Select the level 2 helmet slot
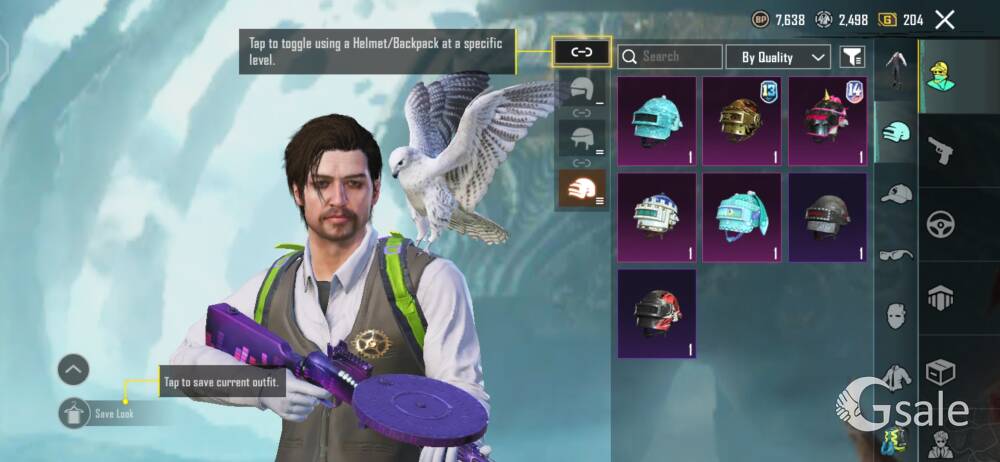The width and height of the screenshot is (1000, 462). tap(581, 139)
